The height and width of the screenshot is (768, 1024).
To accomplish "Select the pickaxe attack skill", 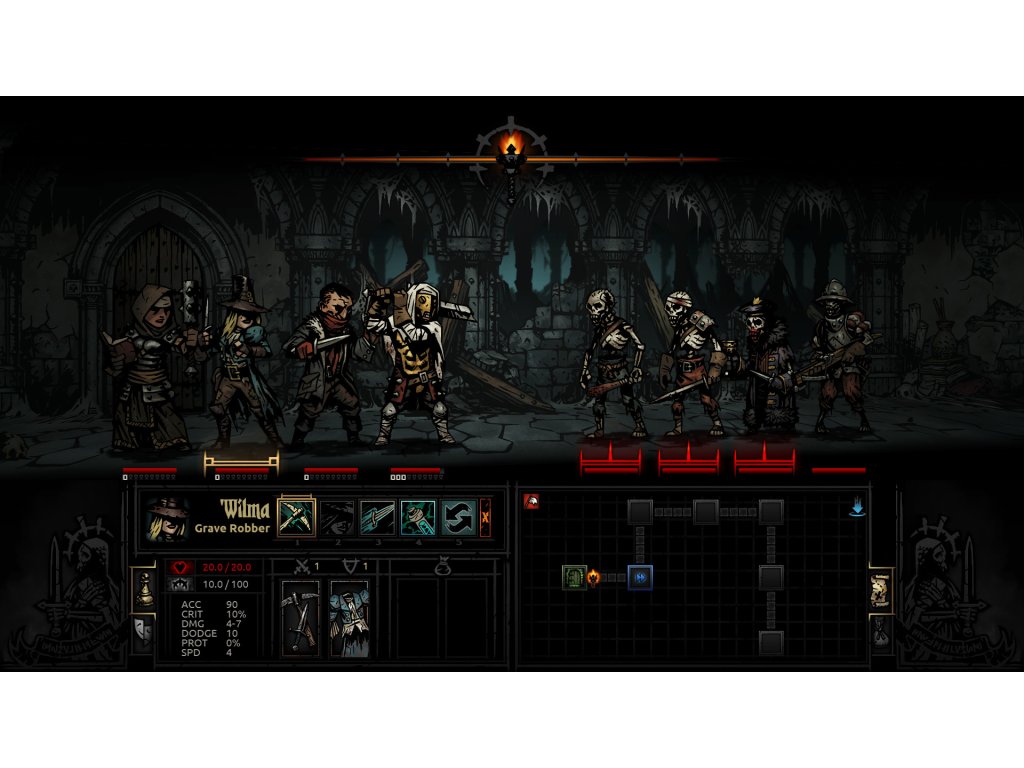I will pyautogui.click(x=296, y=517).
